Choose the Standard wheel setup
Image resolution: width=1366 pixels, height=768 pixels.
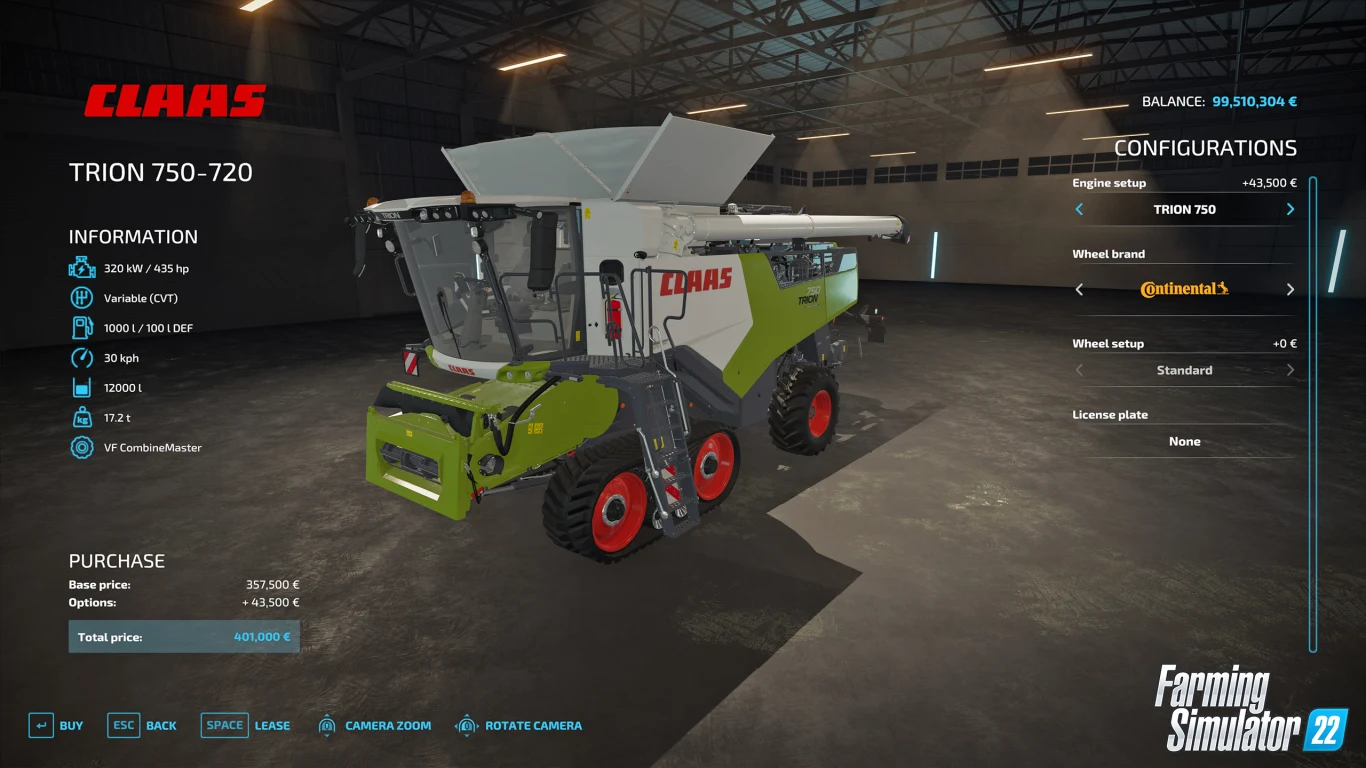coord(1184,370)
